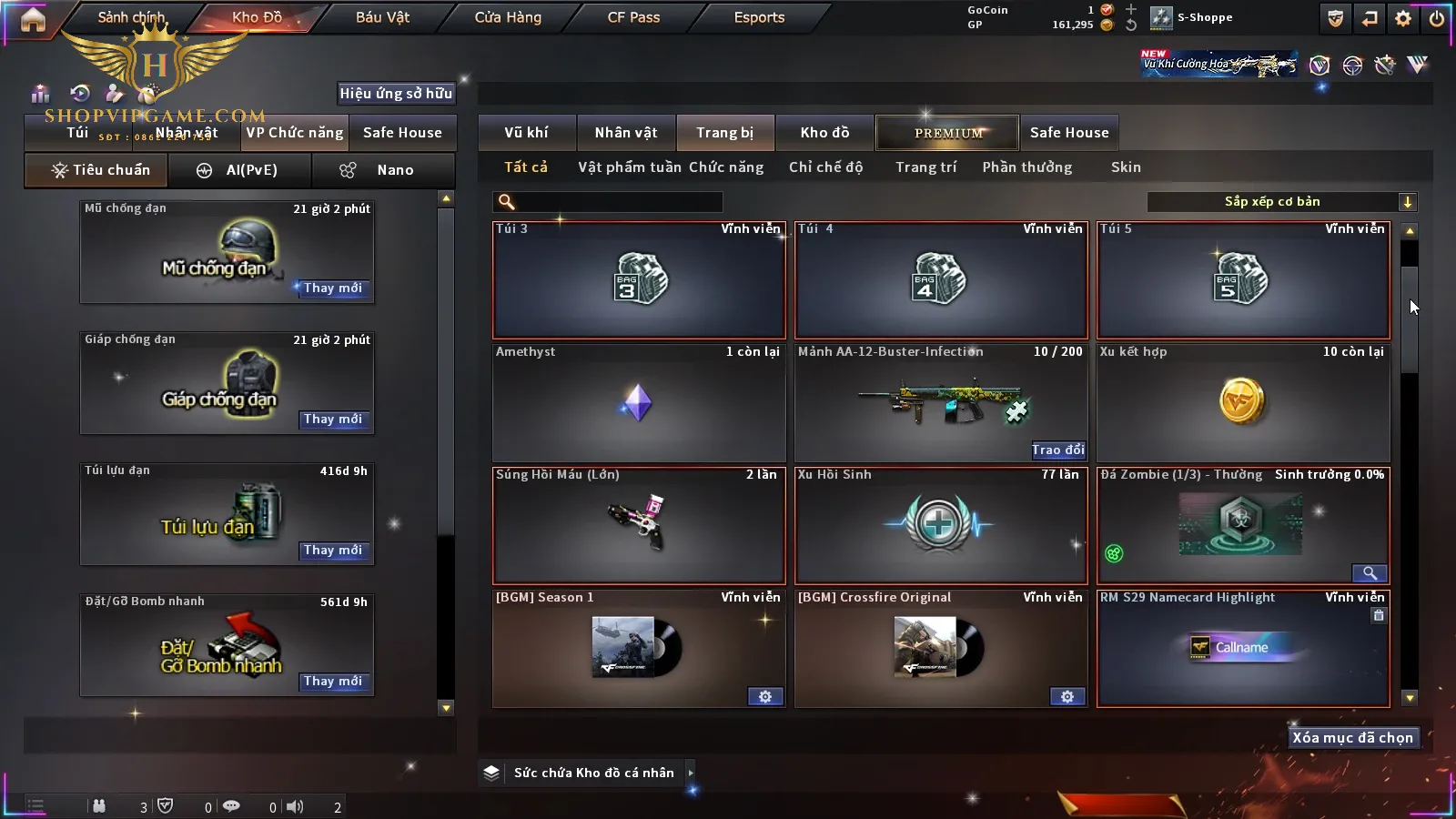This screenshot has height=819, width=1456.
Task: Open the Sắp xếp cơ bản sort dropdown
Action: (x=1281, y=202)
